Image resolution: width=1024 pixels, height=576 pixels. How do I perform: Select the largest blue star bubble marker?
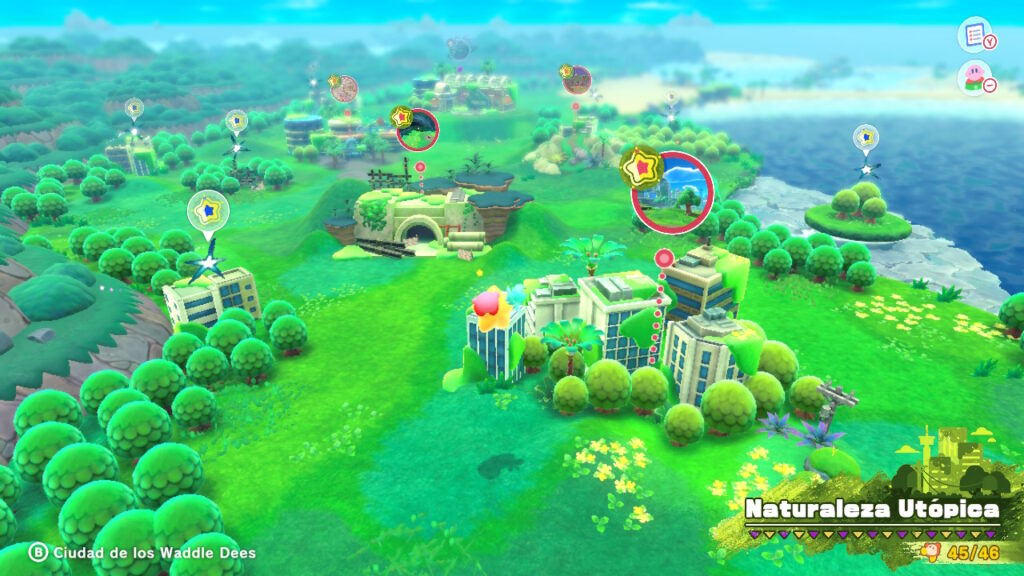208,211
